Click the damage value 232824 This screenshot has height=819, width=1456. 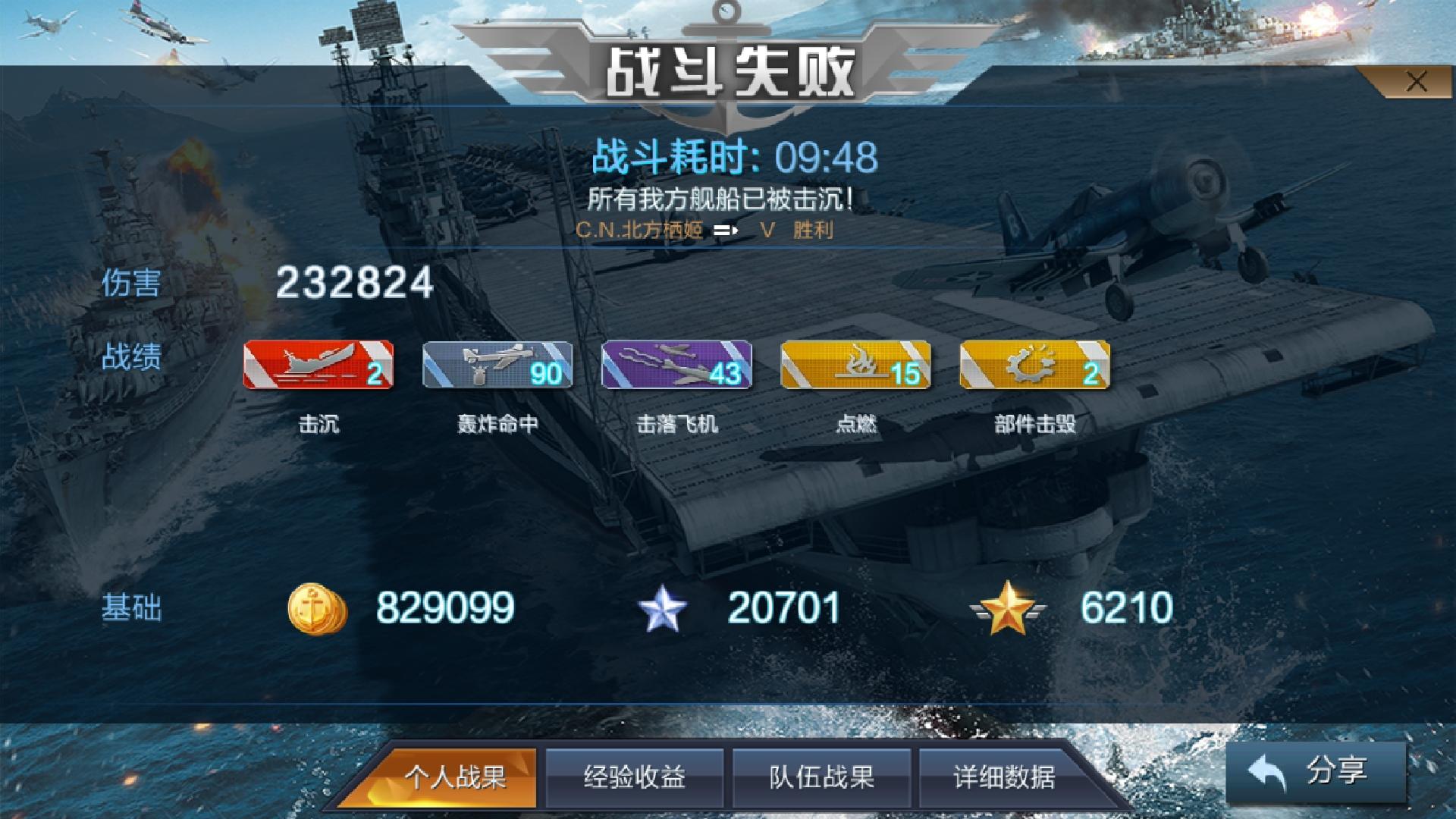click(353, 284)
